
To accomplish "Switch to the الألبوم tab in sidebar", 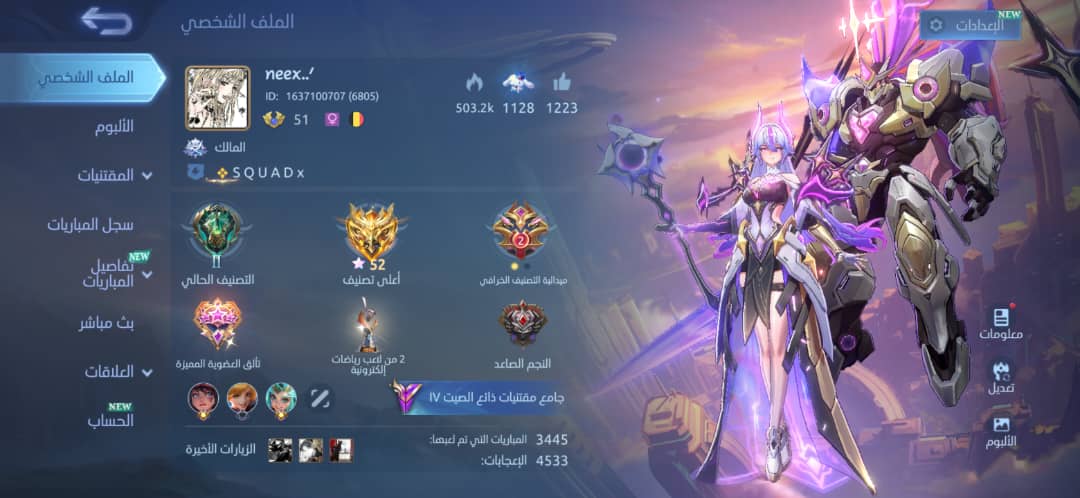I will 112,126.
